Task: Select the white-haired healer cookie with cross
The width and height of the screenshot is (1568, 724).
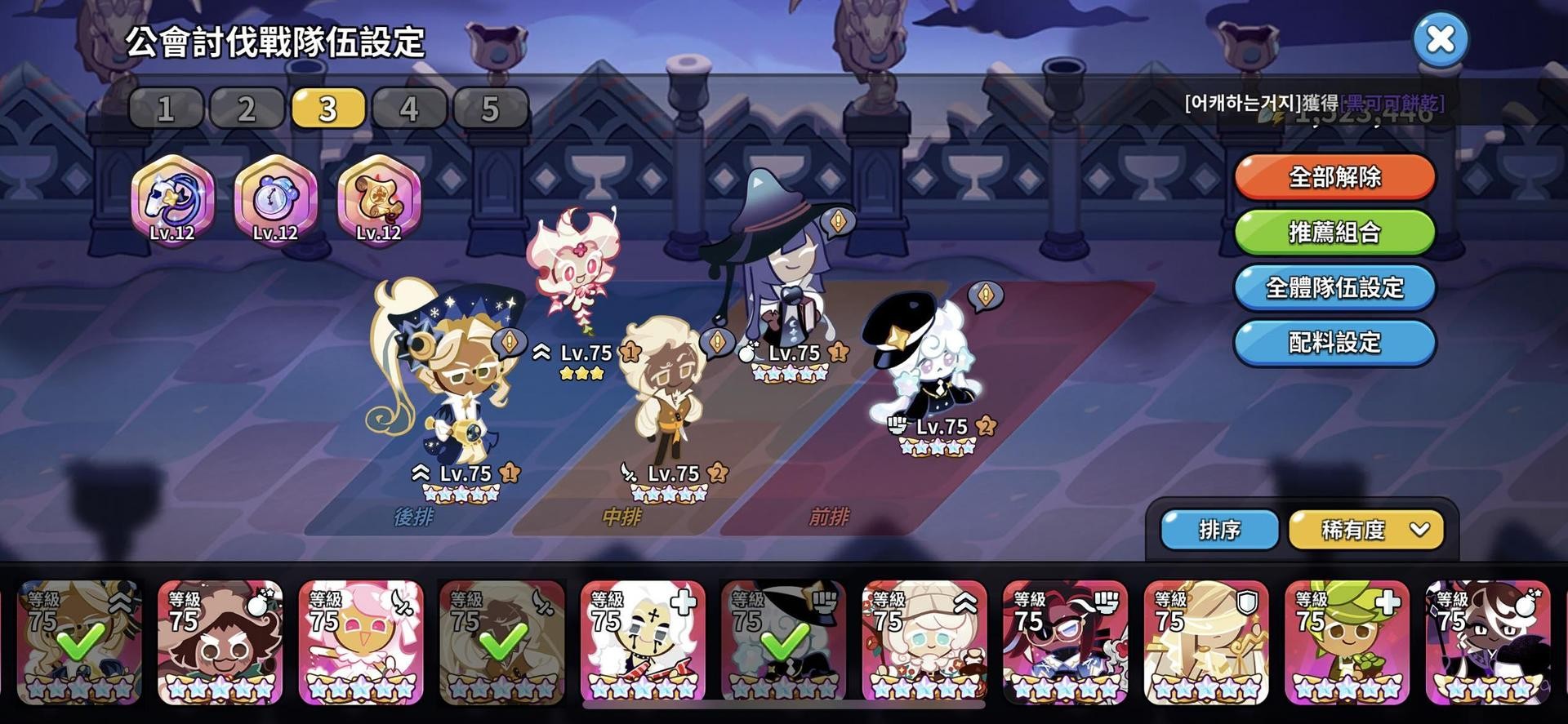Action: tap(643, 643)
